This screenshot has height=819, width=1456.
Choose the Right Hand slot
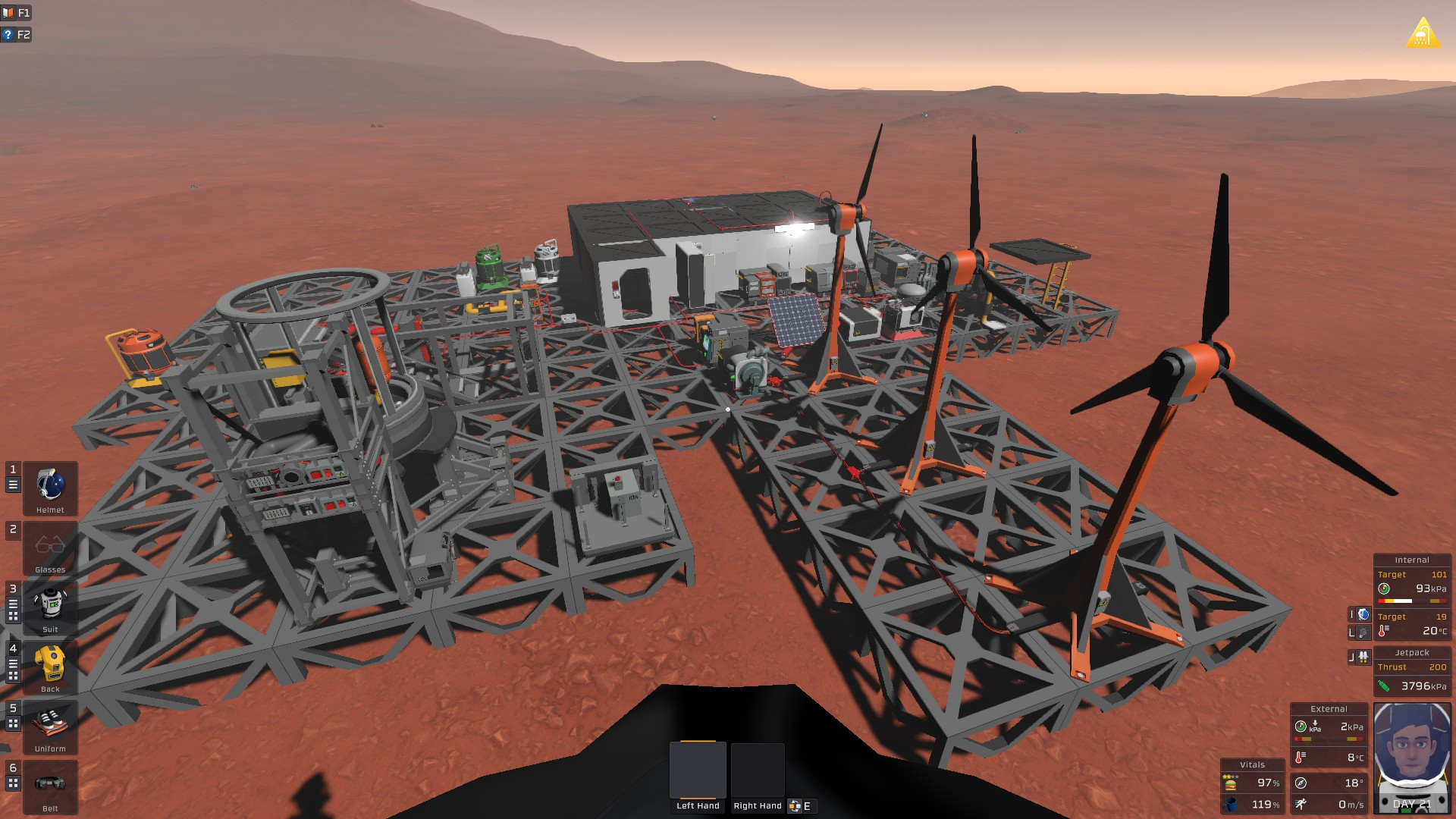pos(757,770)
